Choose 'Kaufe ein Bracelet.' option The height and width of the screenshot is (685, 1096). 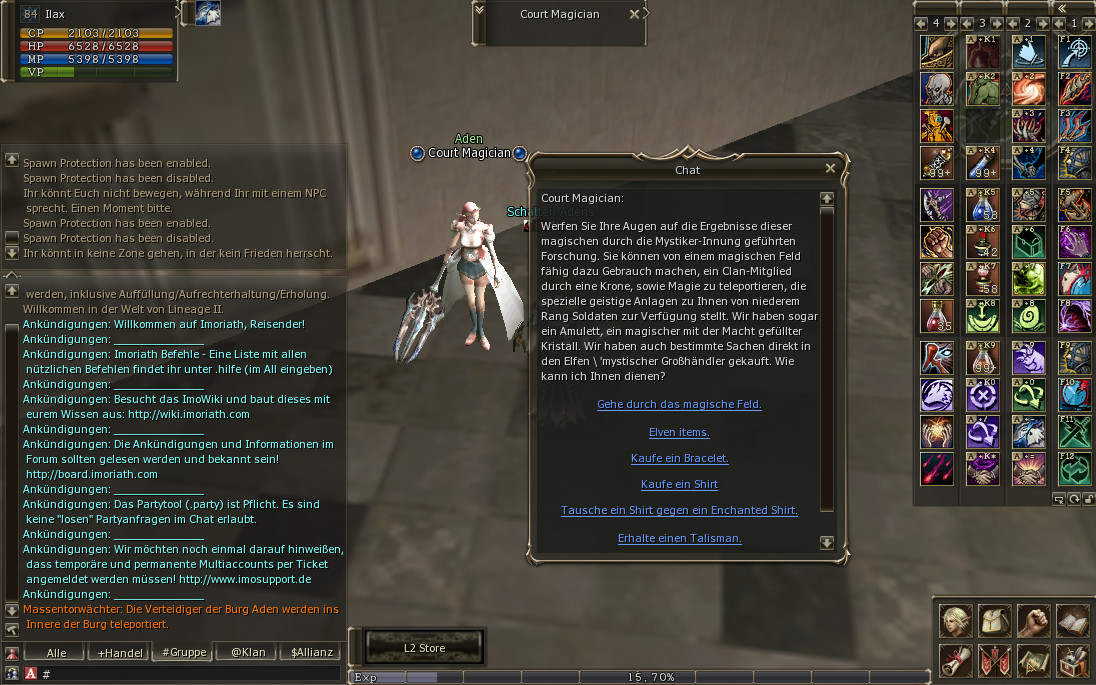click(679, 459)
